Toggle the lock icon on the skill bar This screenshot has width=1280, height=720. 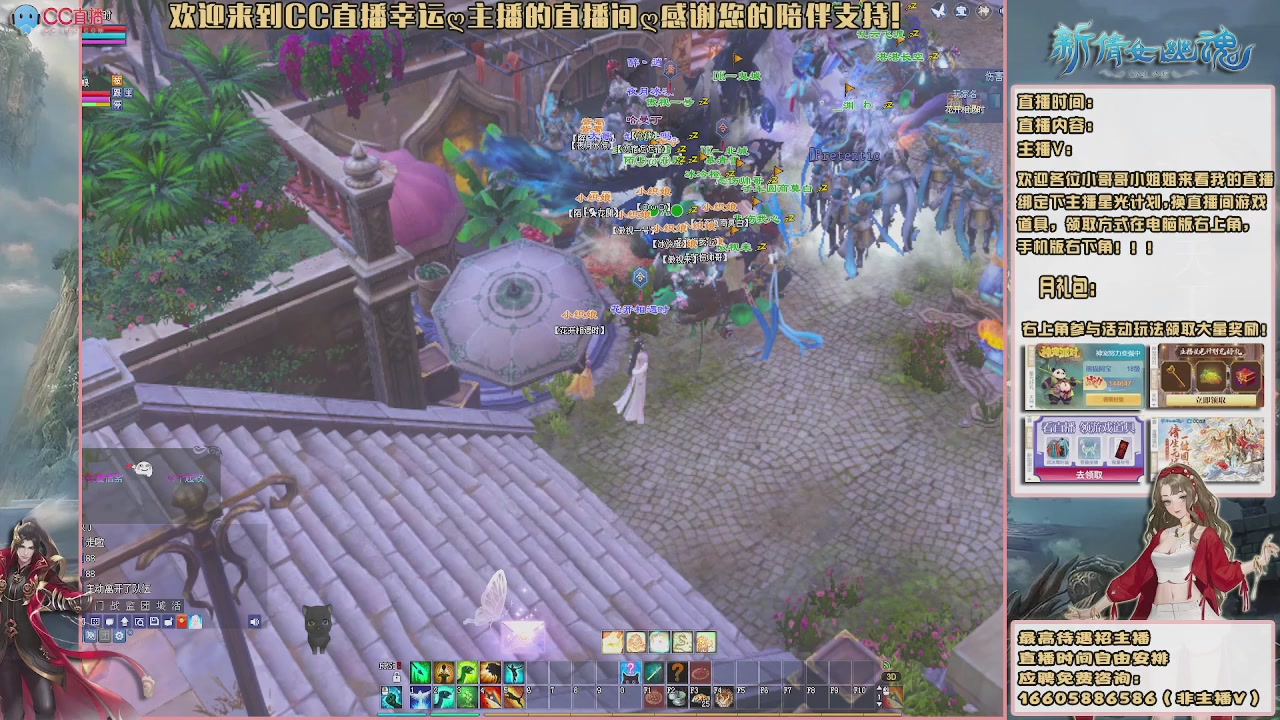tap(396, 678)
